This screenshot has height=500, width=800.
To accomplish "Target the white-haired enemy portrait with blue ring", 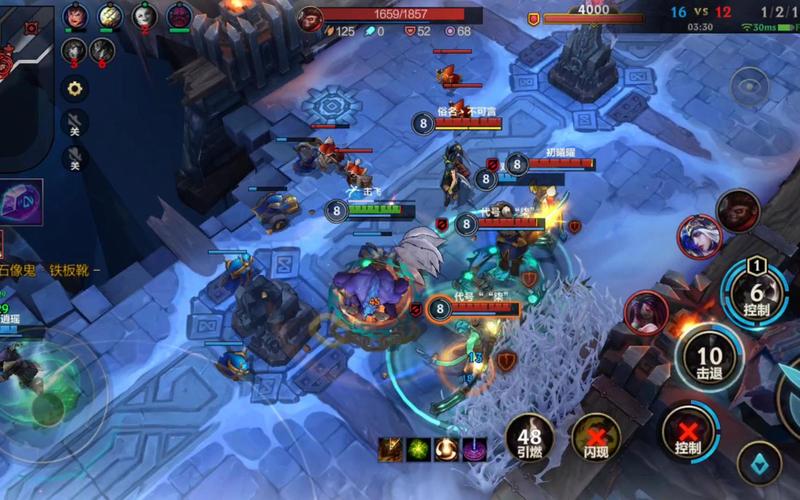I will (x=699, y=236).
